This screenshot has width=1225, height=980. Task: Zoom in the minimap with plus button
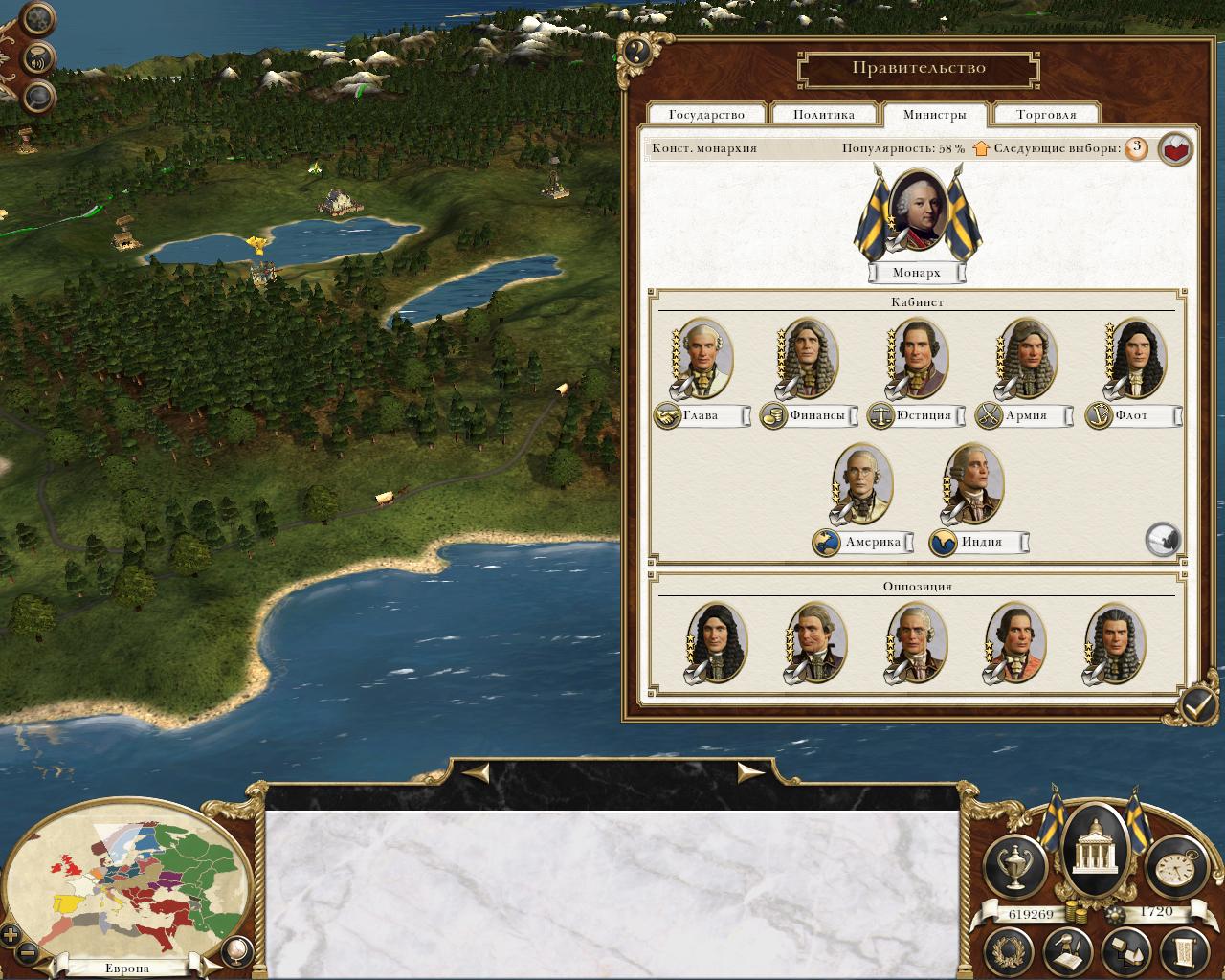click(x=11, y=935)
